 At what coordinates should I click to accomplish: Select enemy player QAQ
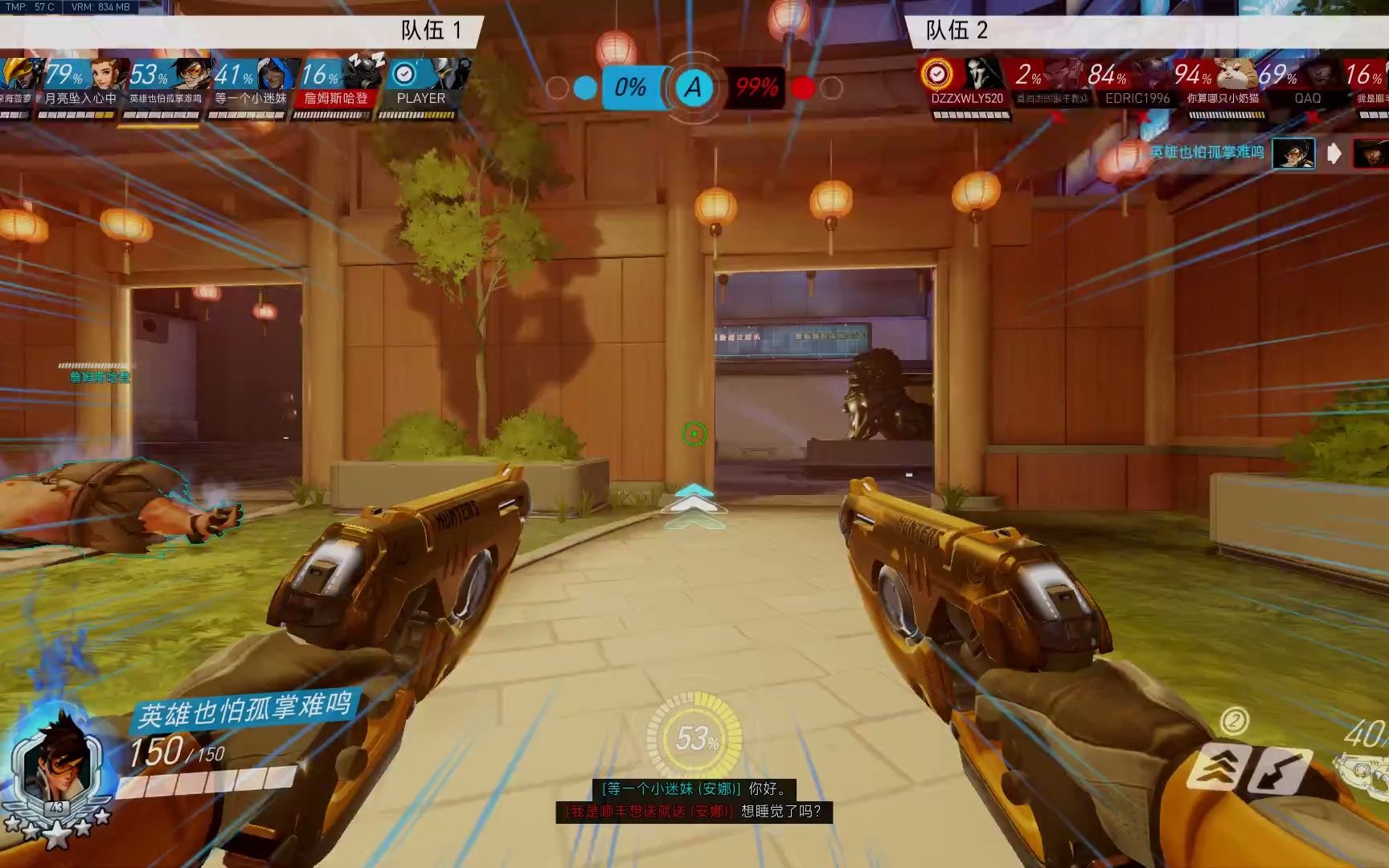click(x=1308, y=98)
